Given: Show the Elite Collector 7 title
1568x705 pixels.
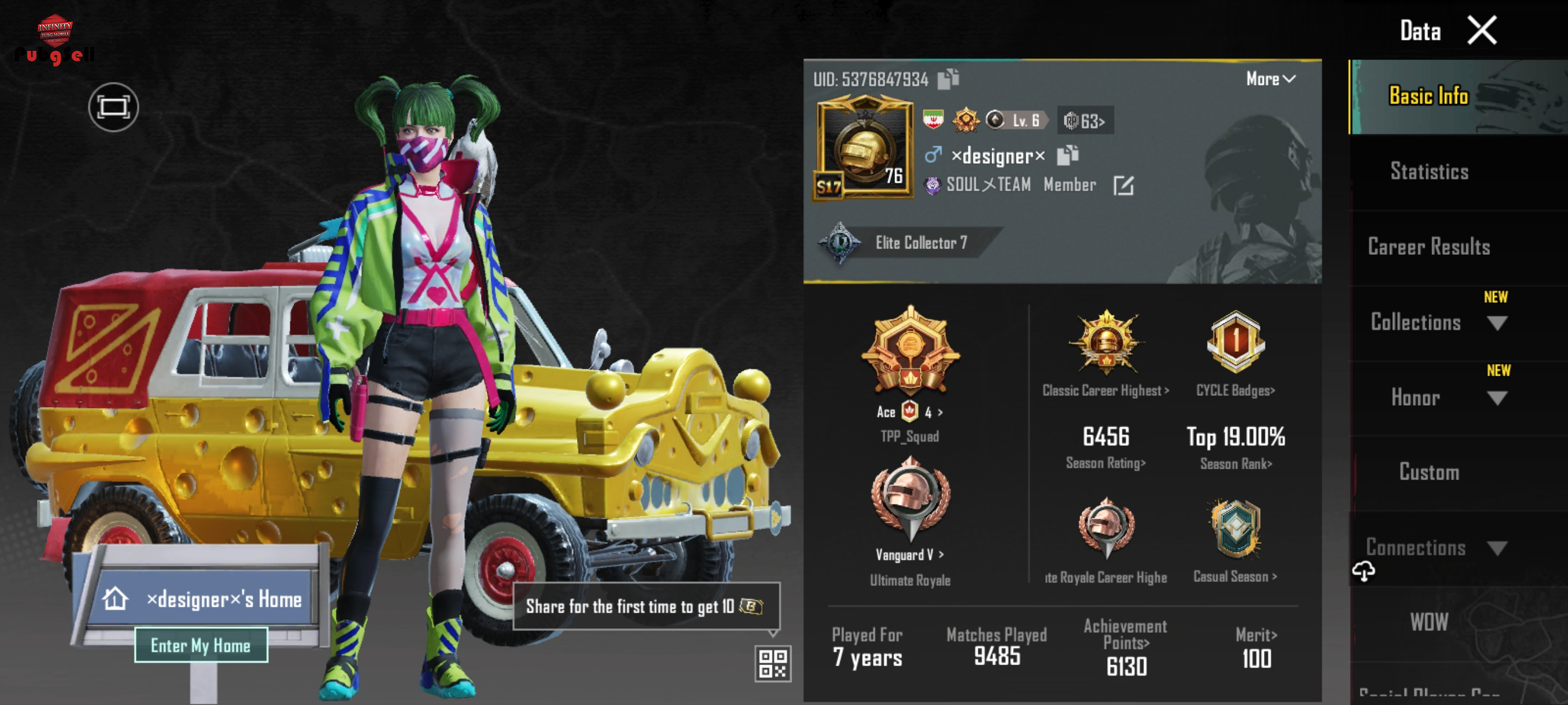Looking at the screenshot, I should click(x=907, y=243).
